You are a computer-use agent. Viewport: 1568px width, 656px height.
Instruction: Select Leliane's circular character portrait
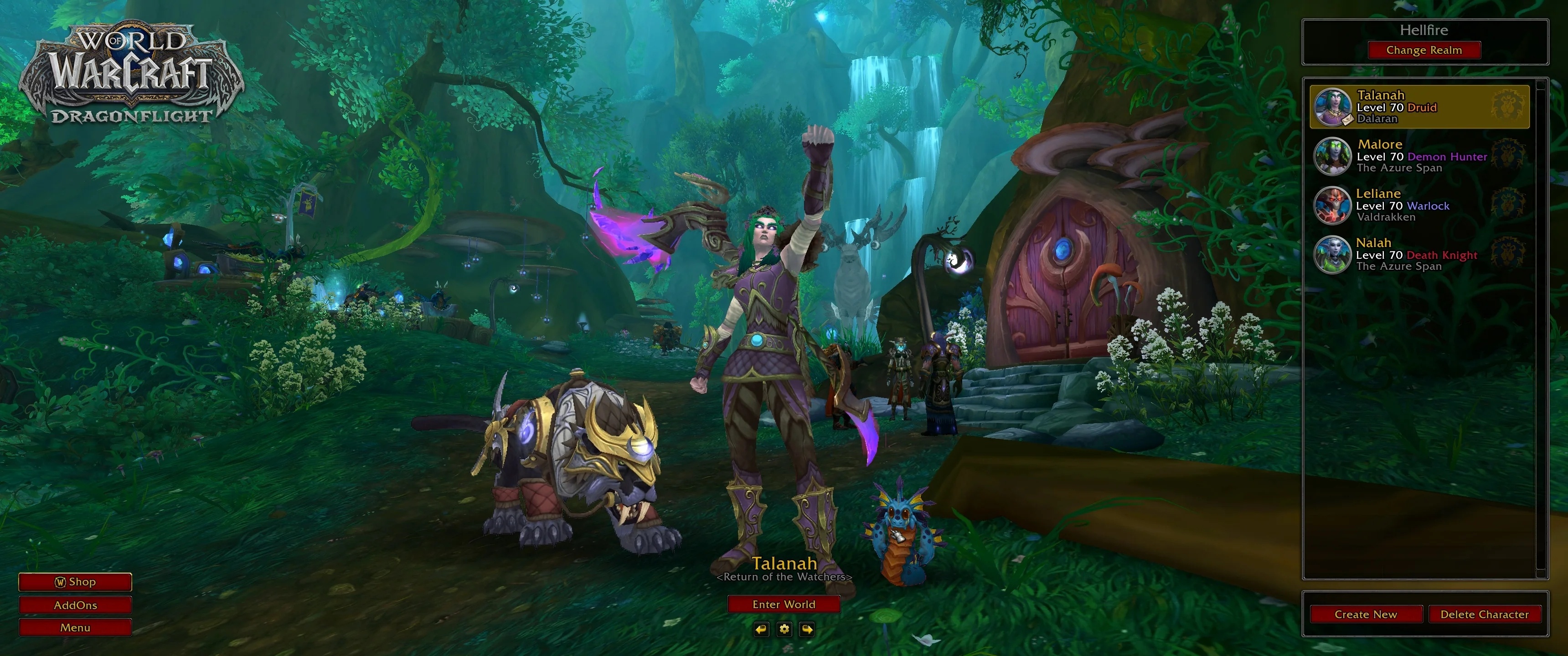1332,205
